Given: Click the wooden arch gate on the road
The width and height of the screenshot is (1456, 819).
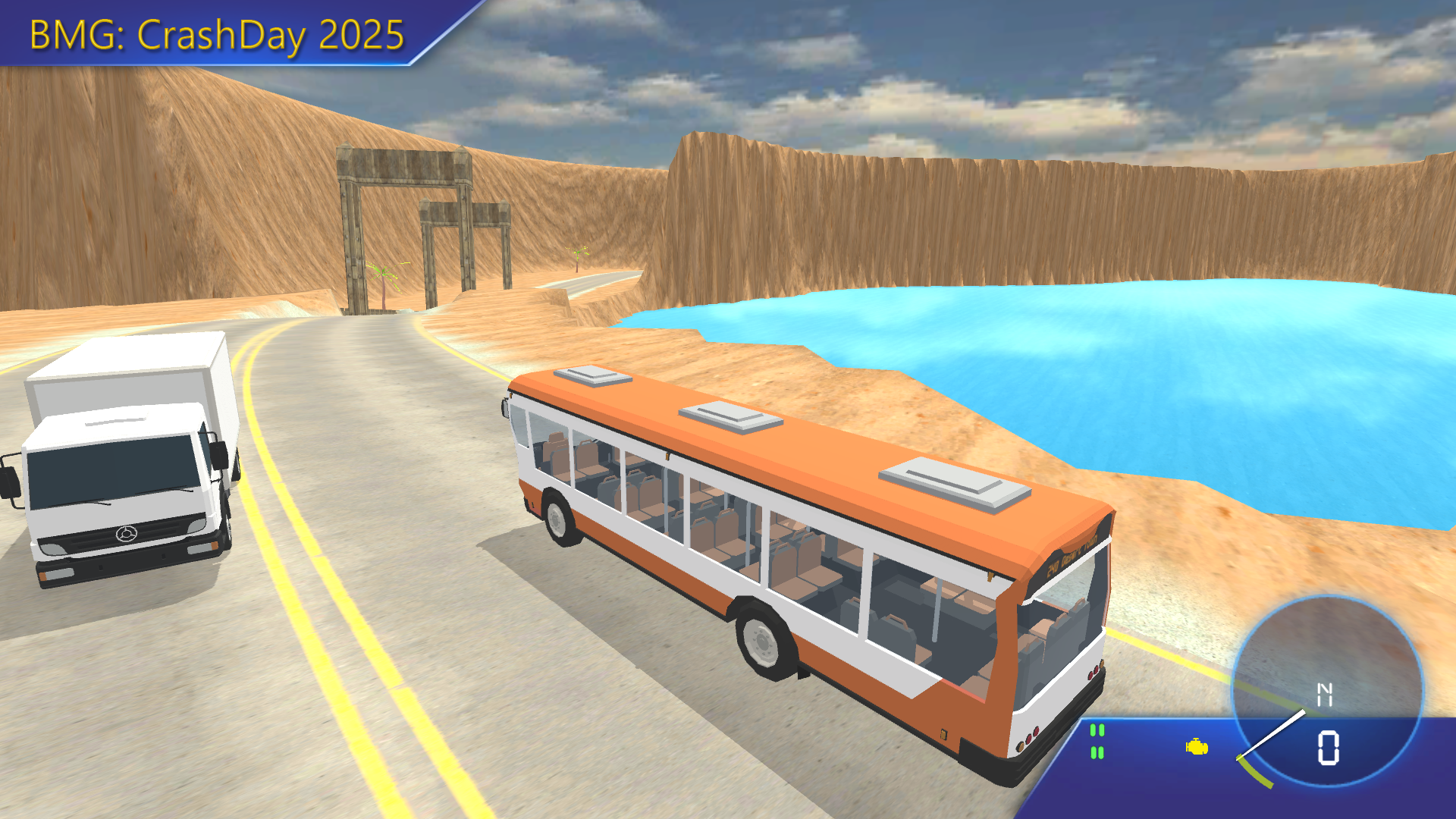Looking at the screenshot, I should [402, 212].
